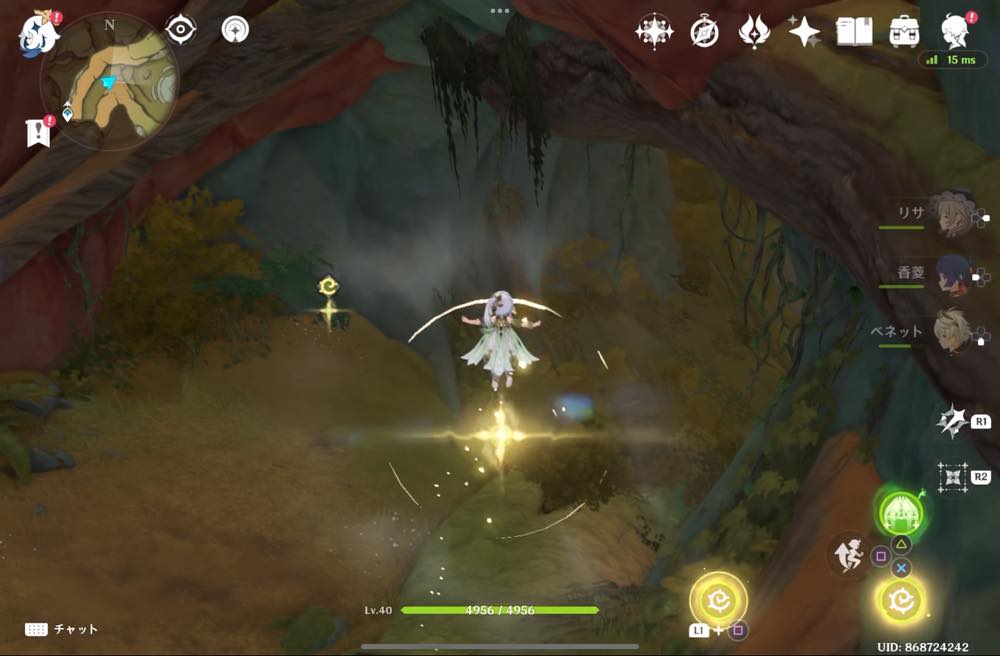Activate the dashed-frame star icon
Viewport: 1000px width, 656px height.
point(952,476)
